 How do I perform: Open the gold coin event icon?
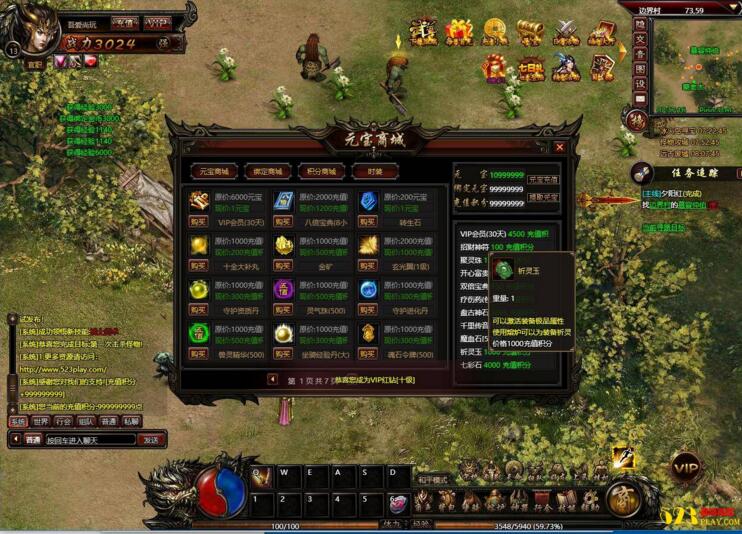click(x=493, y=32)
